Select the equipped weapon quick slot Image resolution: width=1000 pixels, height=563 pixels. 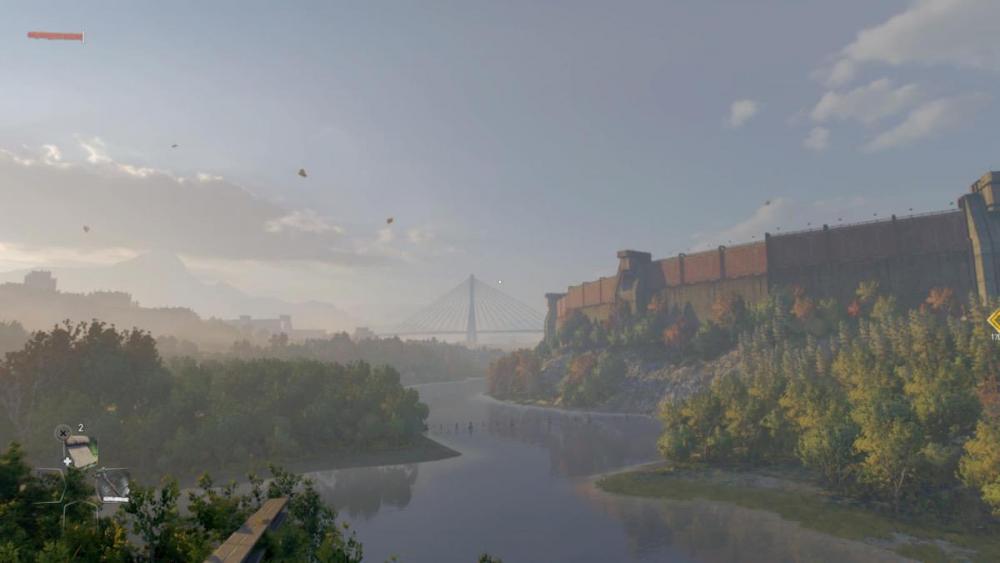tap(112, 485)
